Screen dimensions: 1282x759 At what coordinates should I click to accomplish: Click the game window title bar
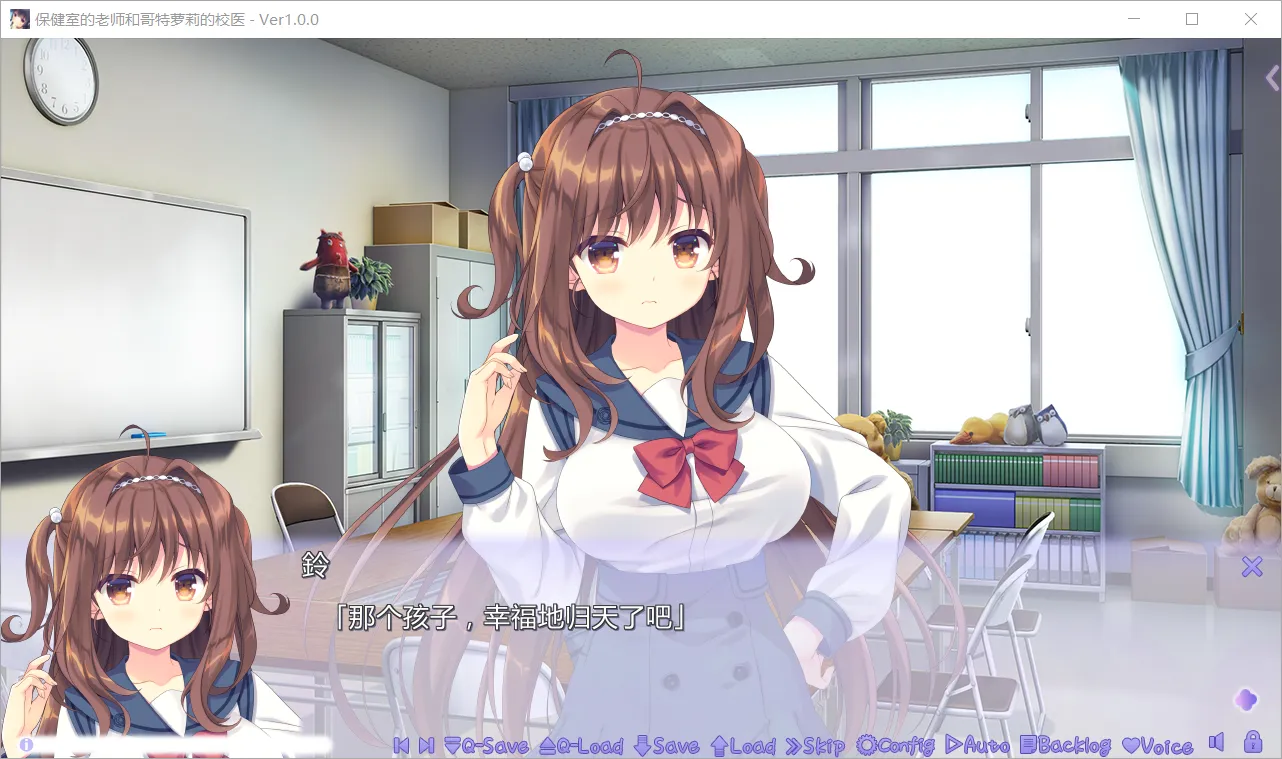click(x=400, y=19)
